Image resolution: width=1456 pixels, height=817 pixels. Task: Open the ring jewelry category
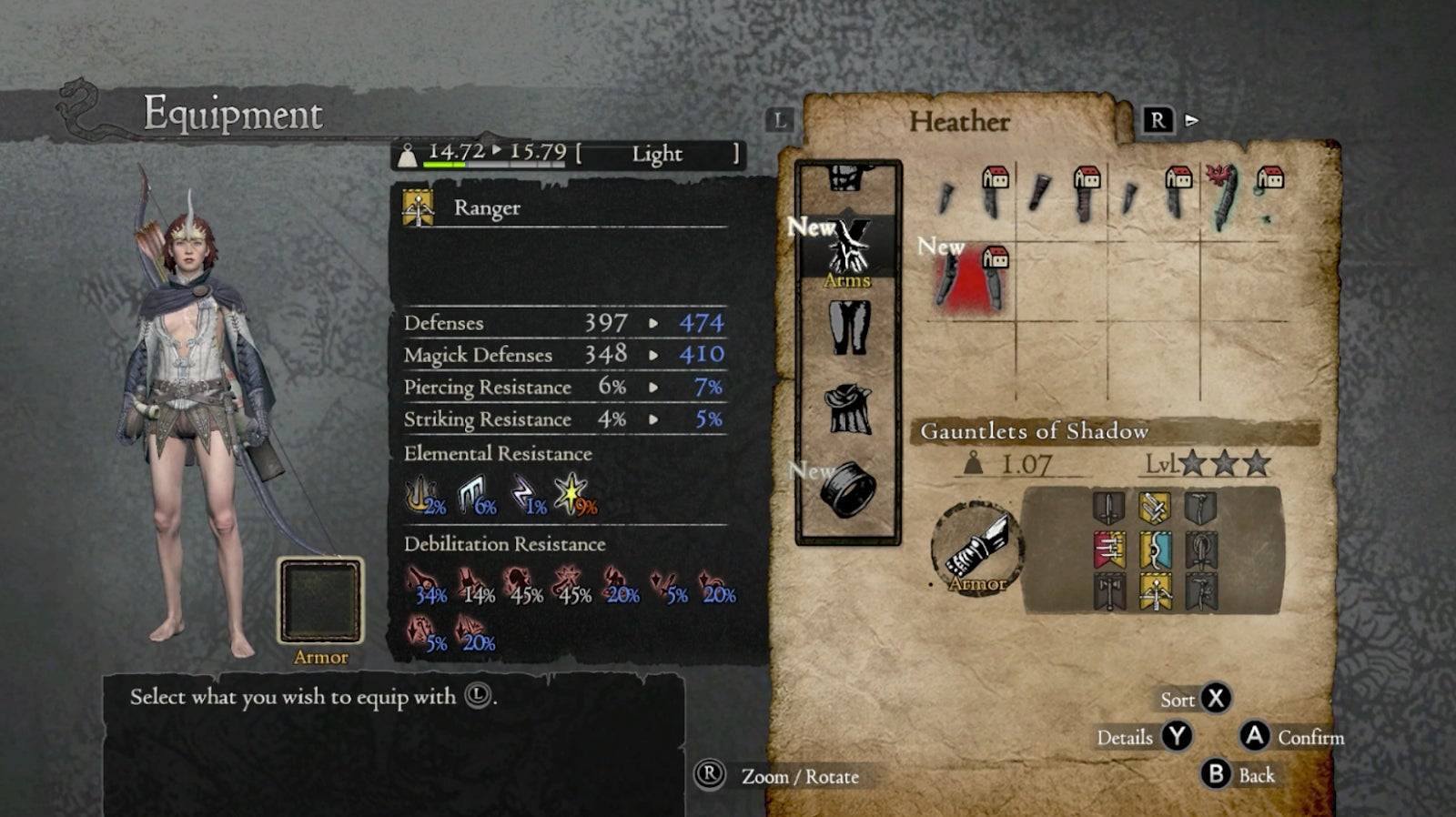pos(848,489)
